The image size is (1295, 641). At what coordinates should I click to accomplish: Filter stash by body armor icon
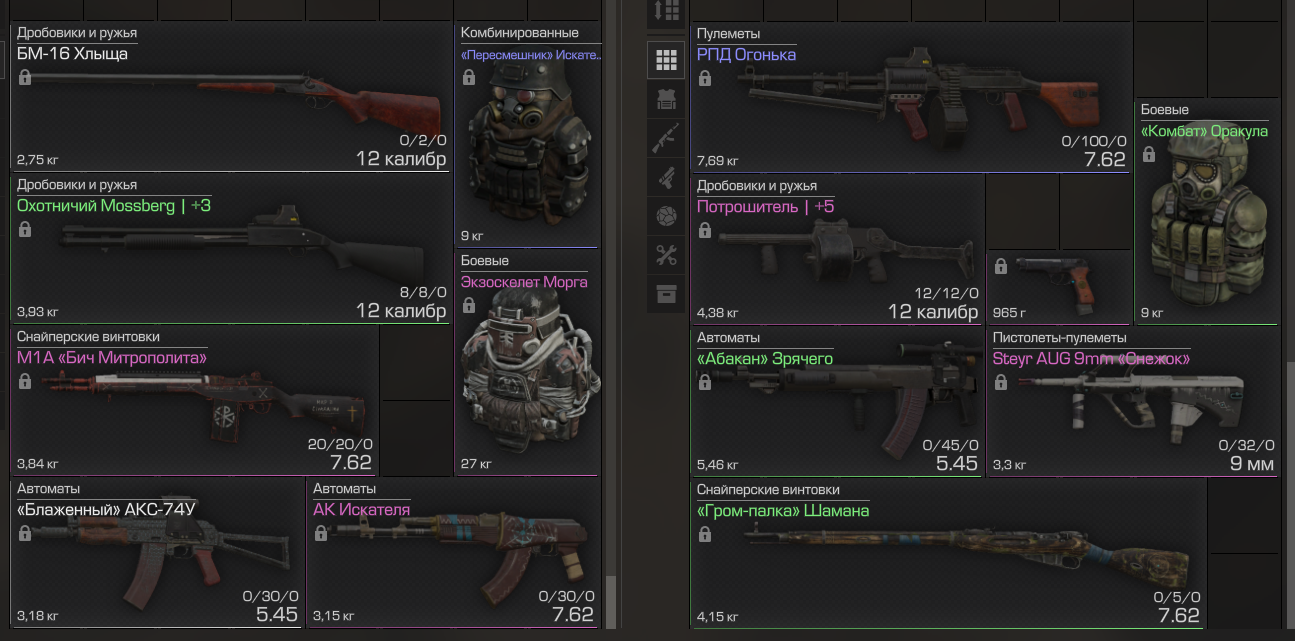click(x=666, y=99)
